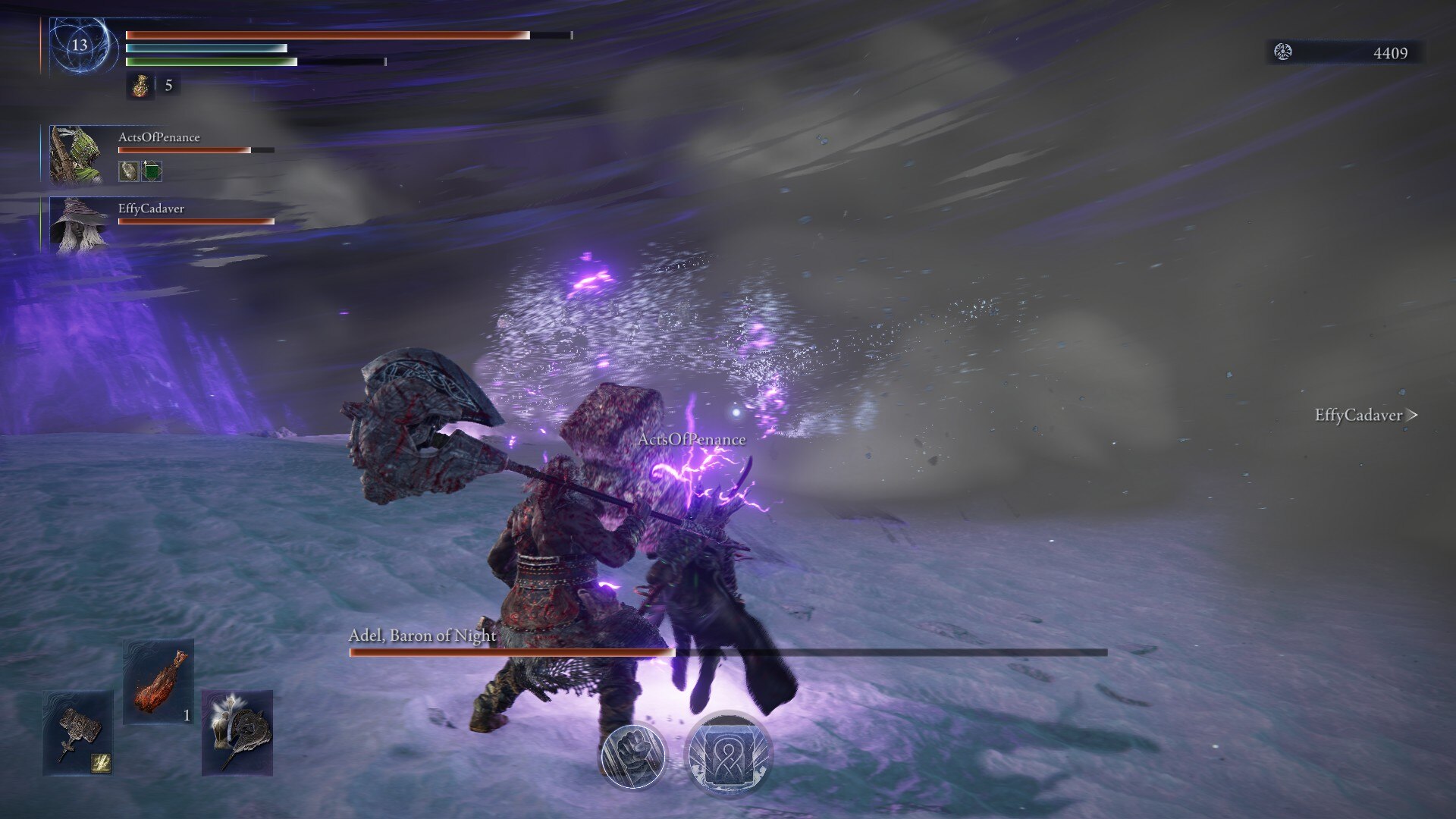Click the green status effect icon
The image size is (1456, 819).
(x=152, y=171)
